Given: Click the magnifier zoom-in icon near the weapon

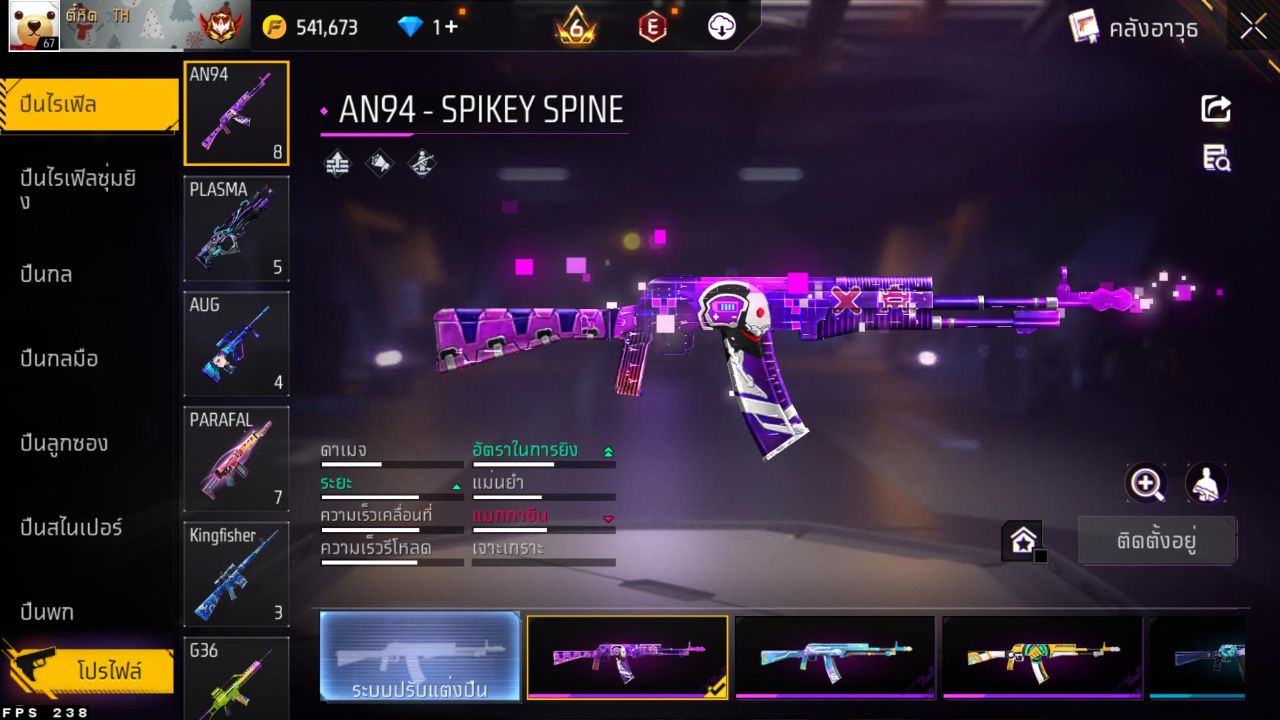Looking at the screenshot, I should [x=1146, y=483].
